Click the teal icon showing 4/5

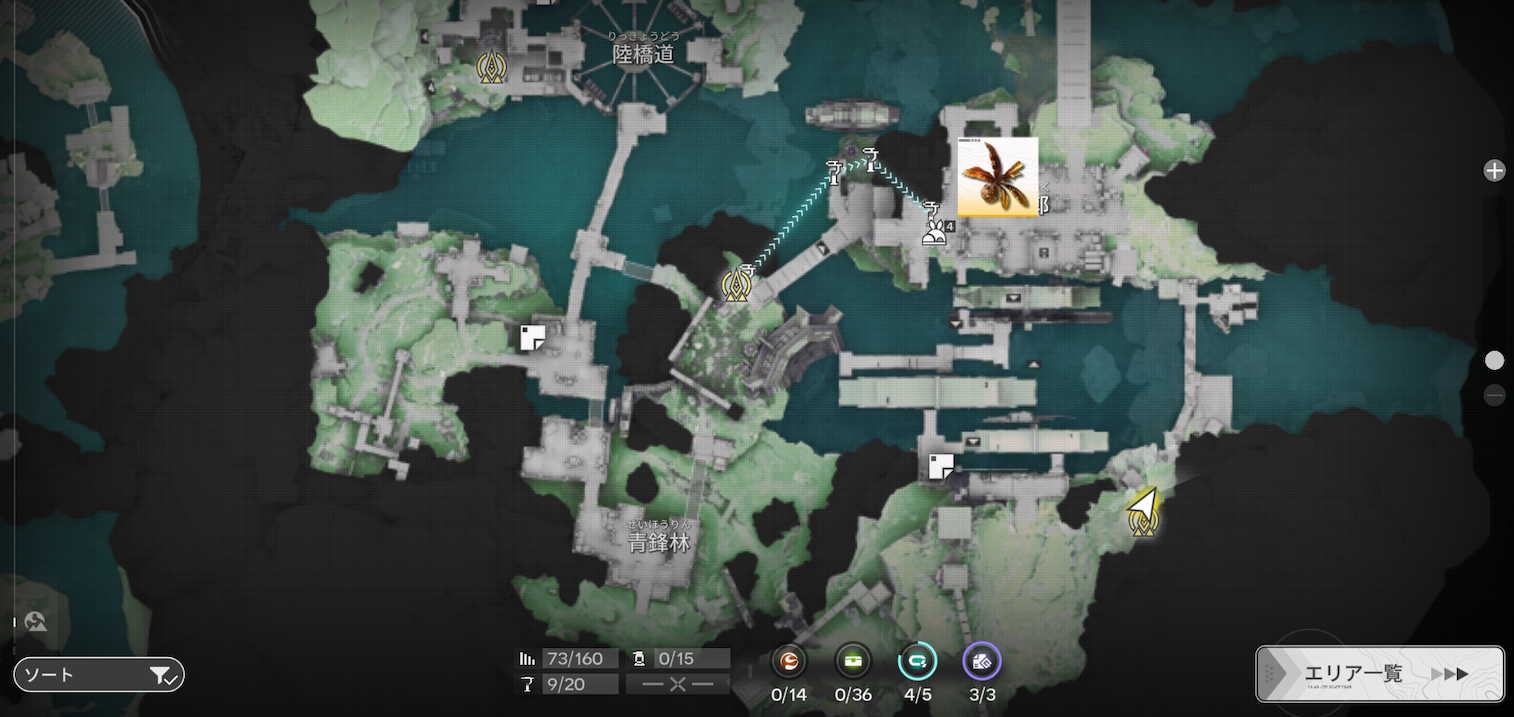(917, 661)
